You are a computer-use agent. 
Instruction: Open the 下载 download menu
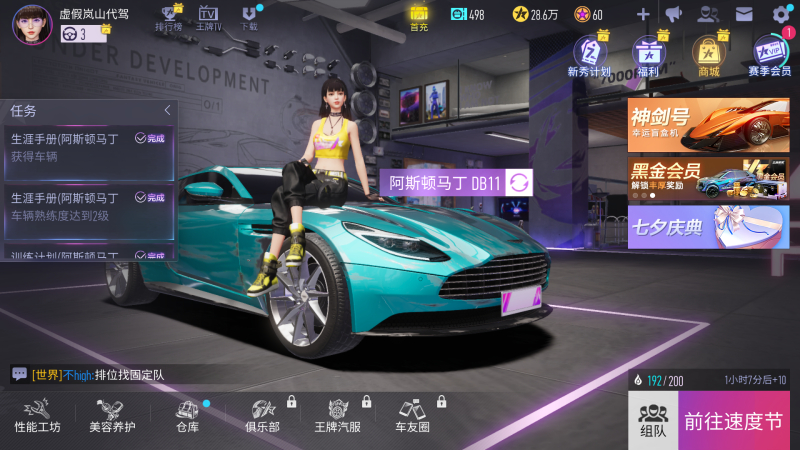coord(249,17)
